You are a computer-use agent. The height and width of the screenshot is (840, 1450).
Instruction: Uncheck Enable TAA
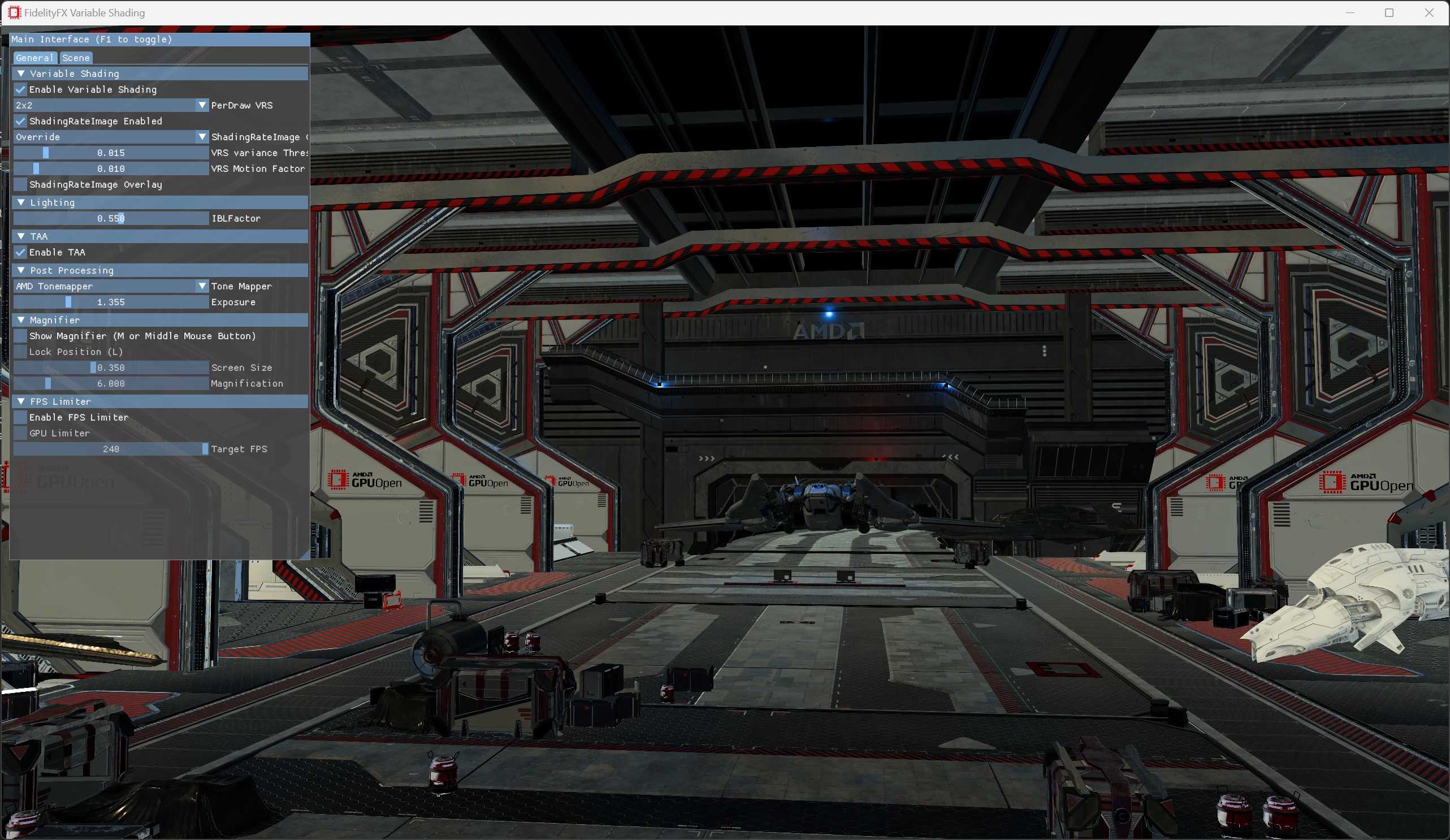point(21,253)
